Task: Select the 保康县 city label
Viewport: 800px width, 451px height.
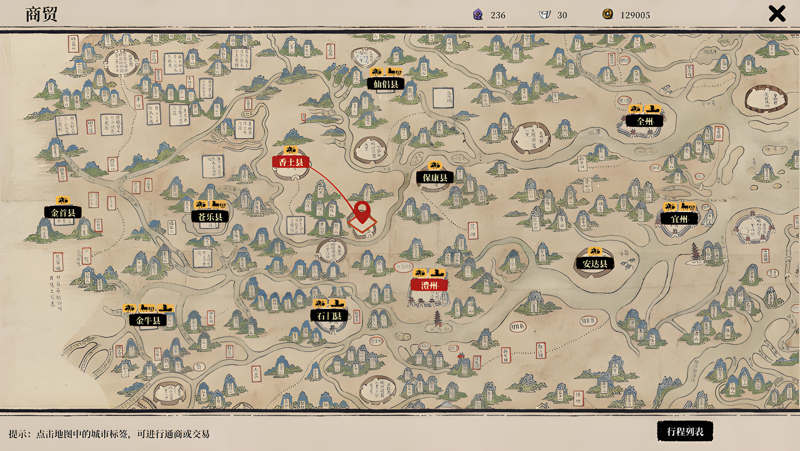Action: (434, 178)
